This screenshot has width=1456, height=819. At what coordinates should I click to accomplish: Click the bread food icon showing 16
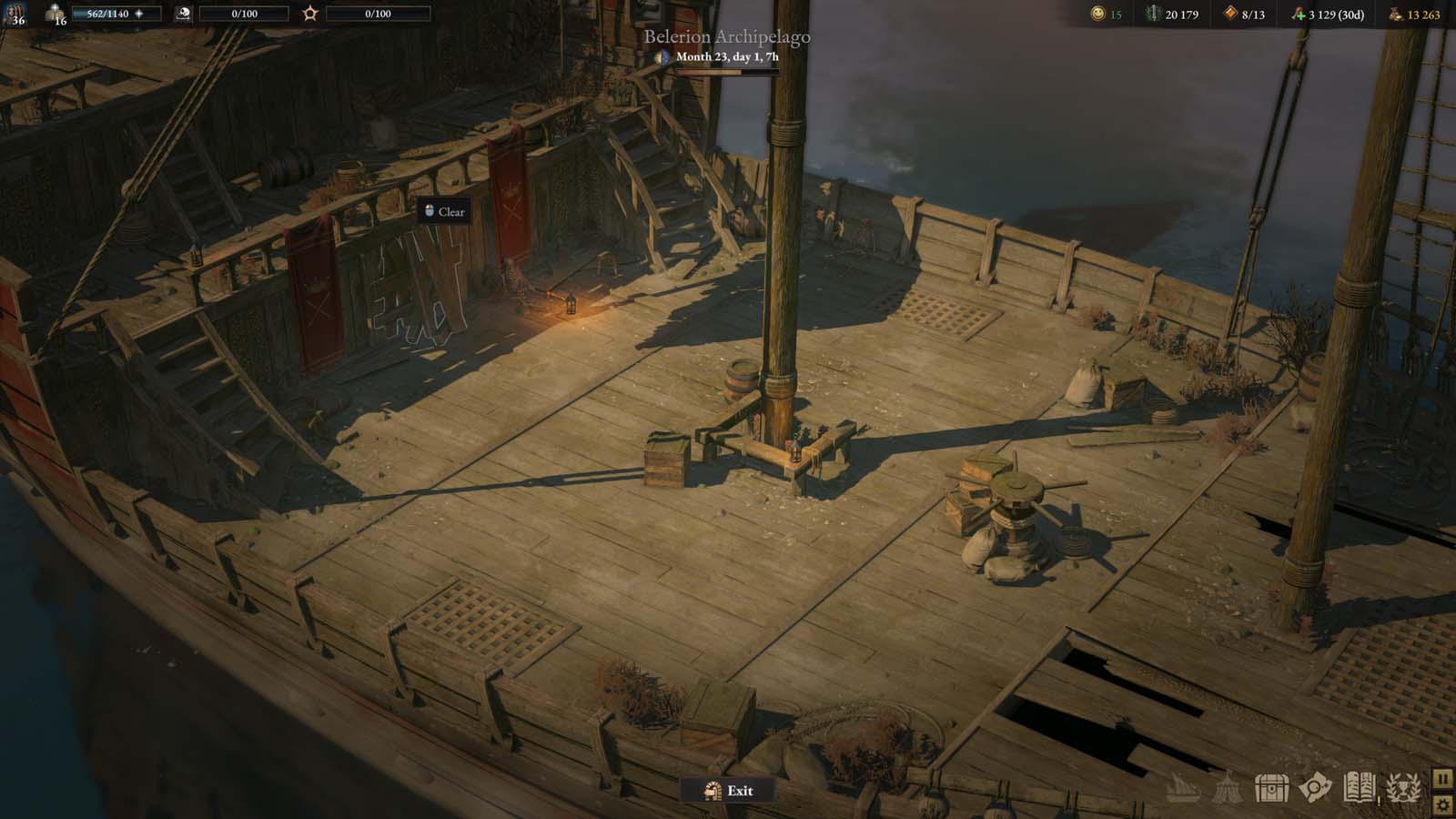(56, 14)
